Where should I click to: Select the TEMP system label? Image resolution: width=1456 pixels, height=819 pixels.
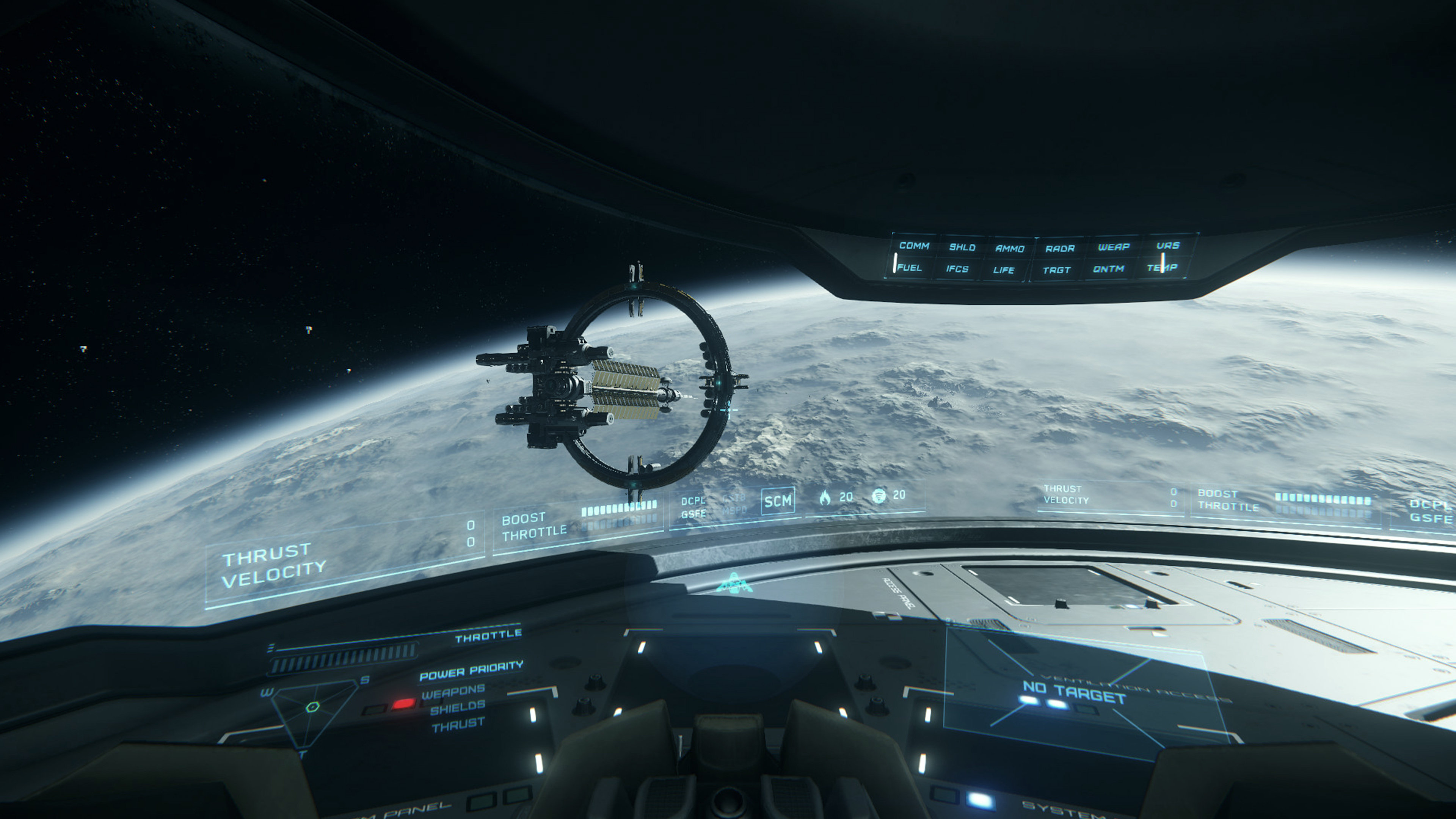(1162, 268)
